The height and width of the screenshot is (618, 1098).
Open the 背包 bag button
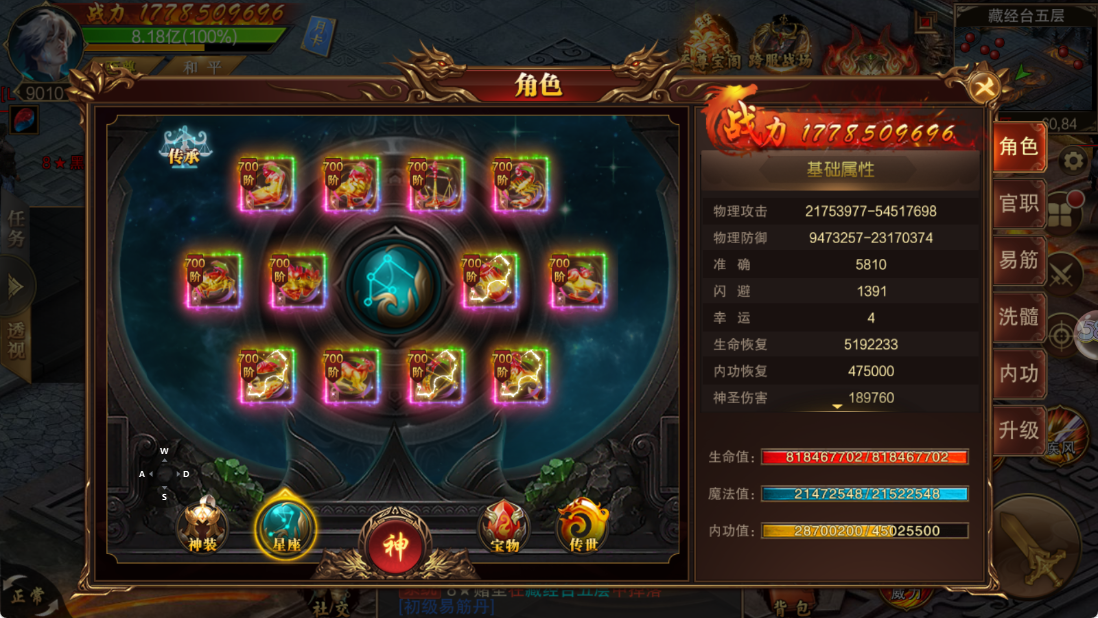pyautogui.click(x=791, y=604)
